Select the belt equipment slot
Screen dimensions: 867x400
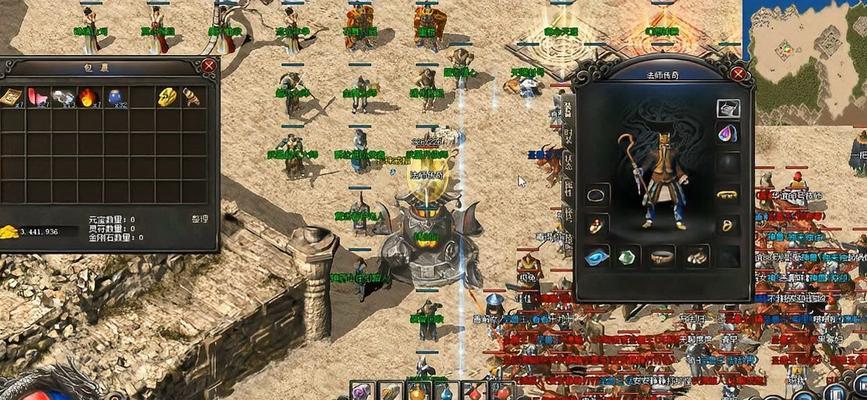(x=661, y=256)
